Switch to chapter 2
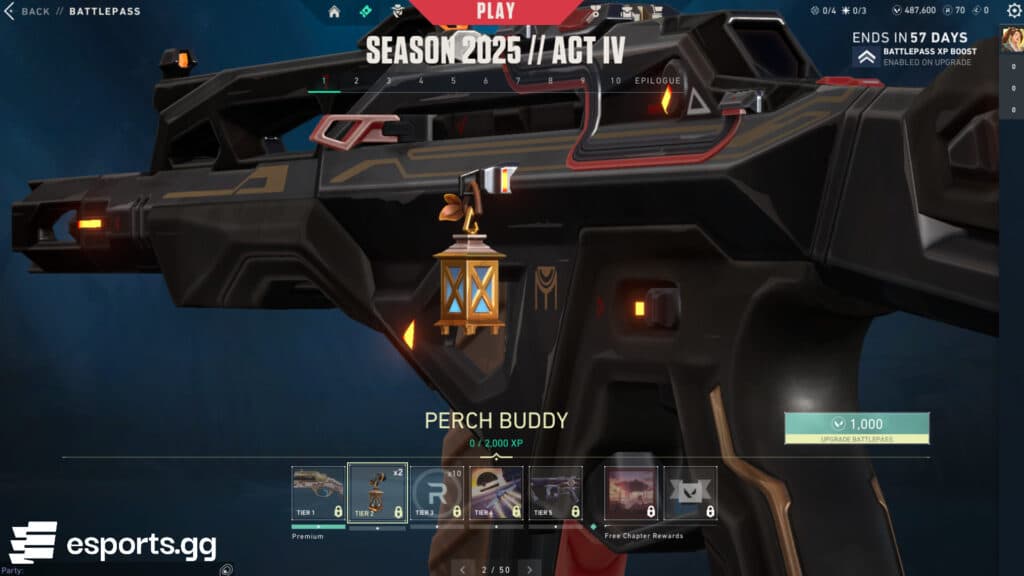The width and height of the screenshot is (1024, 576). click(356, 81)
